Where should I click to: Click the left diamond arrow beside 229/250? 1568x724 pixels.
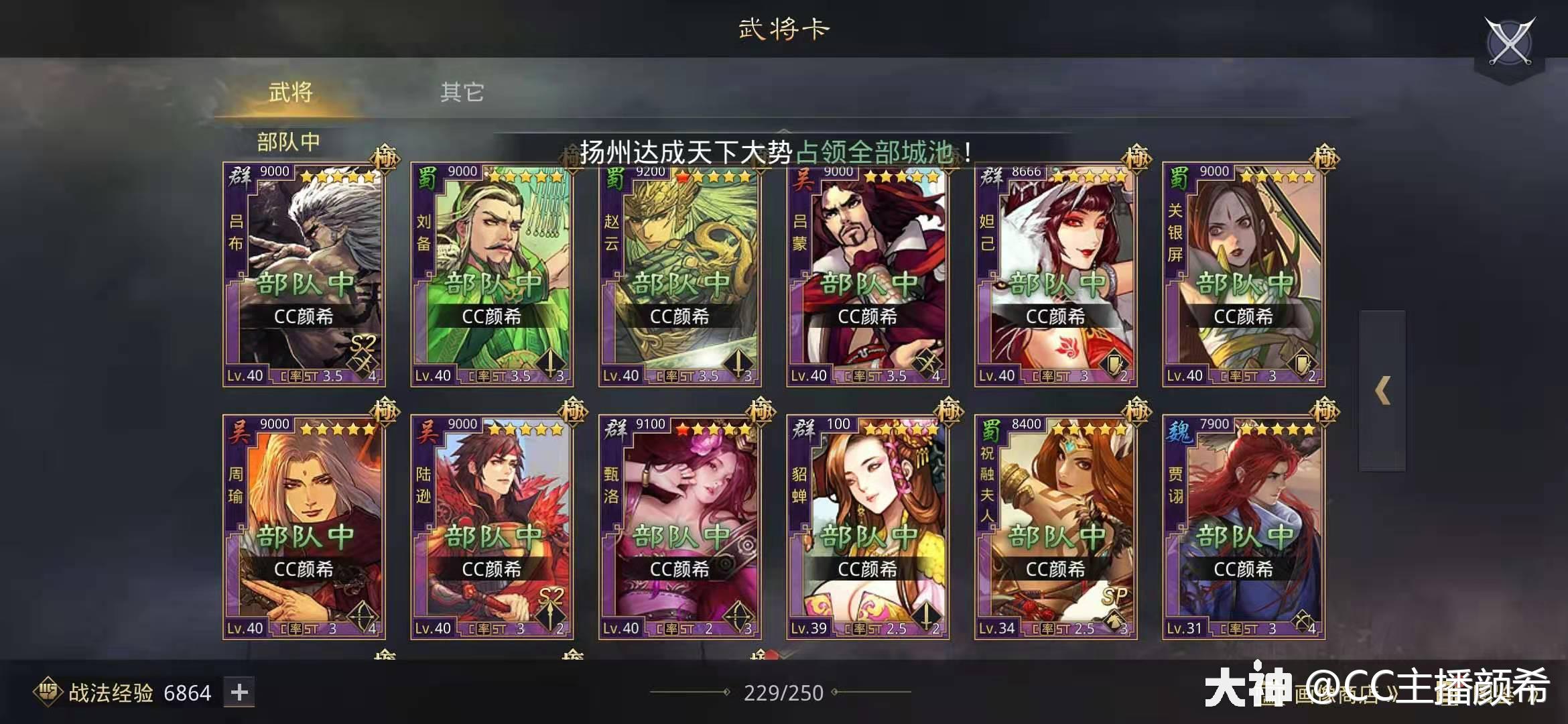tap(727, 692)
